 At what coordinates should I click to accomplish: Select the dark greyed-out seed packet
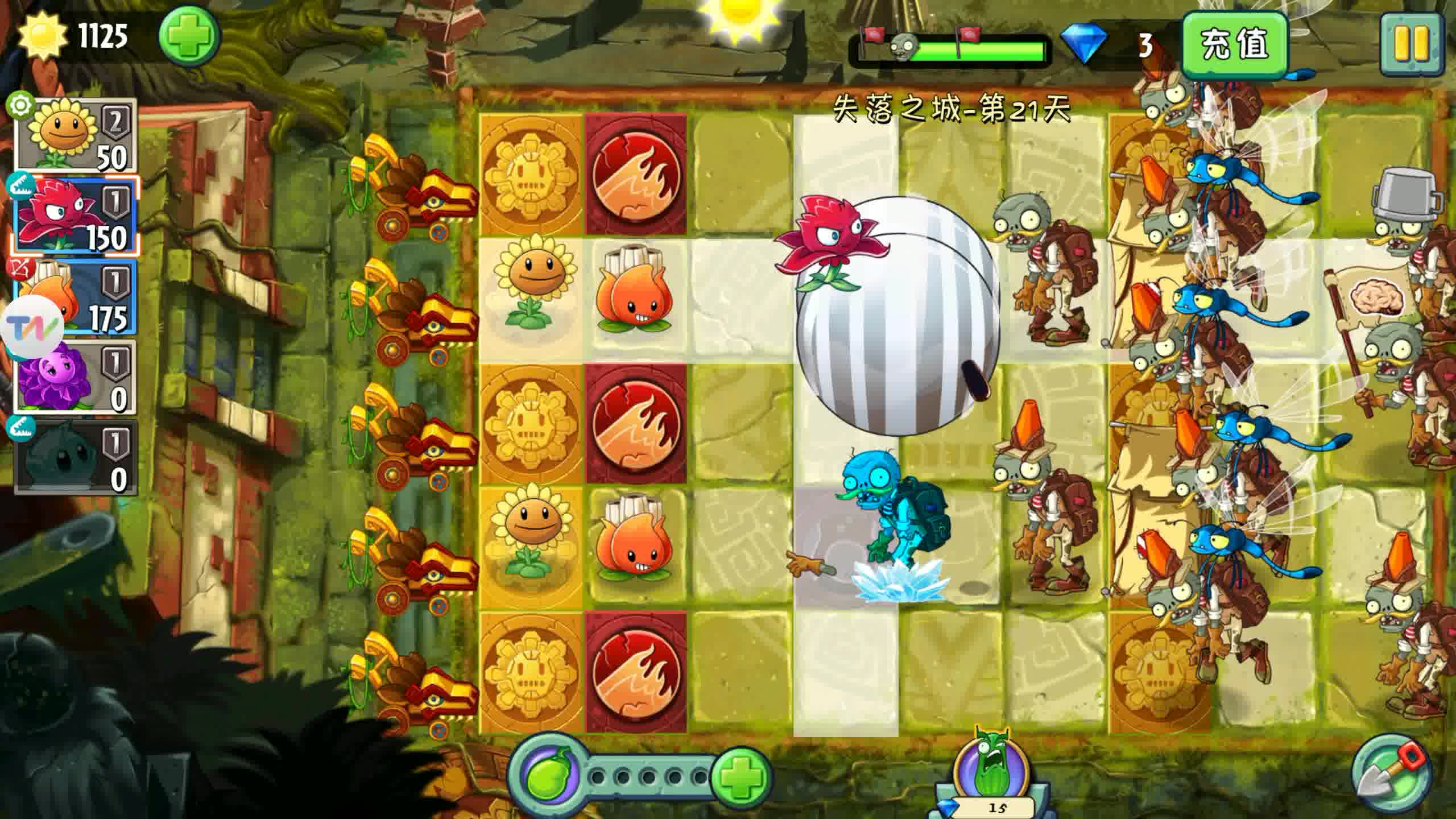point(76,458)
